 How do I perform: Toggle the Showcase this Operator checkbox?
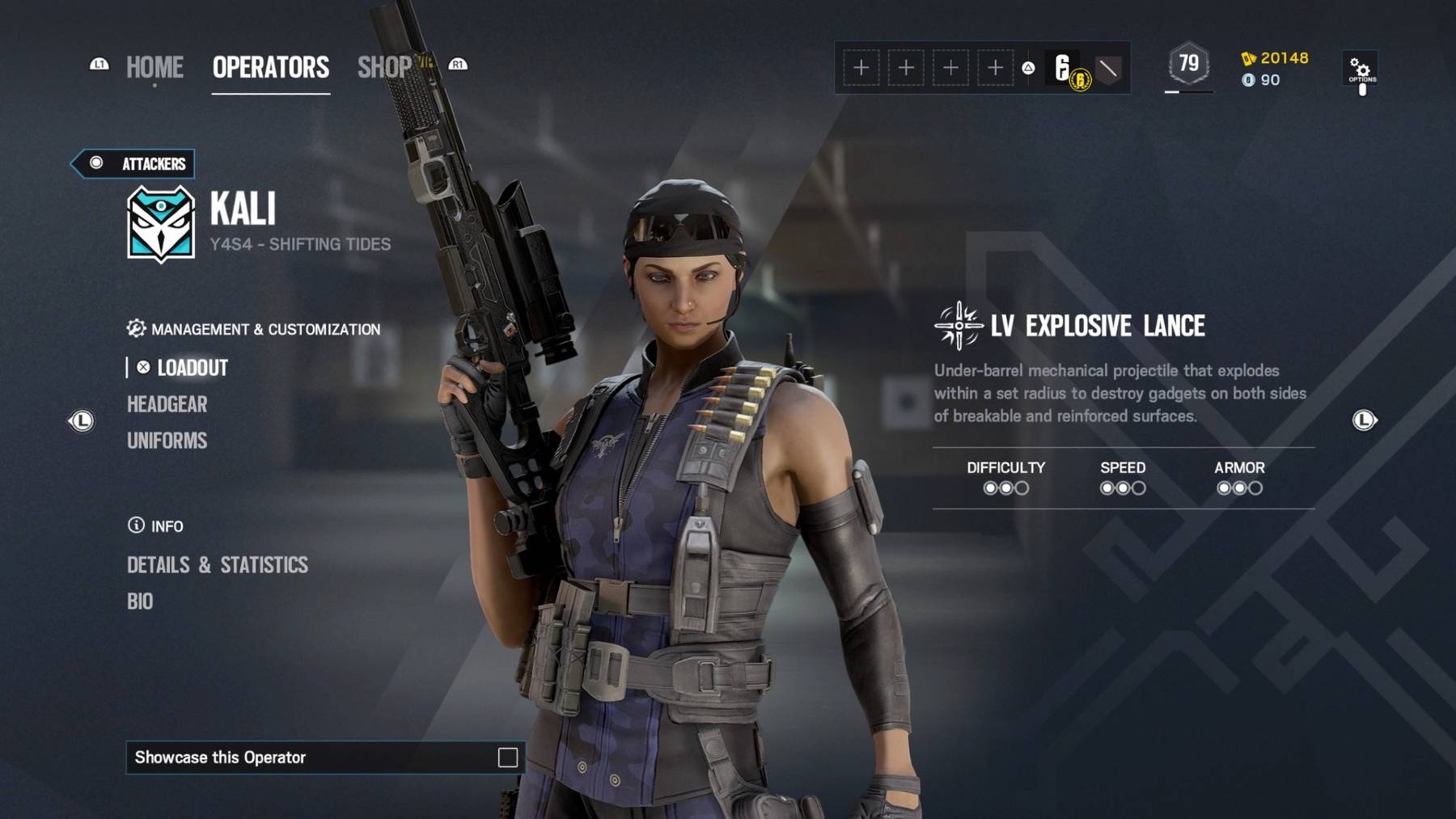tap(507, 758)
